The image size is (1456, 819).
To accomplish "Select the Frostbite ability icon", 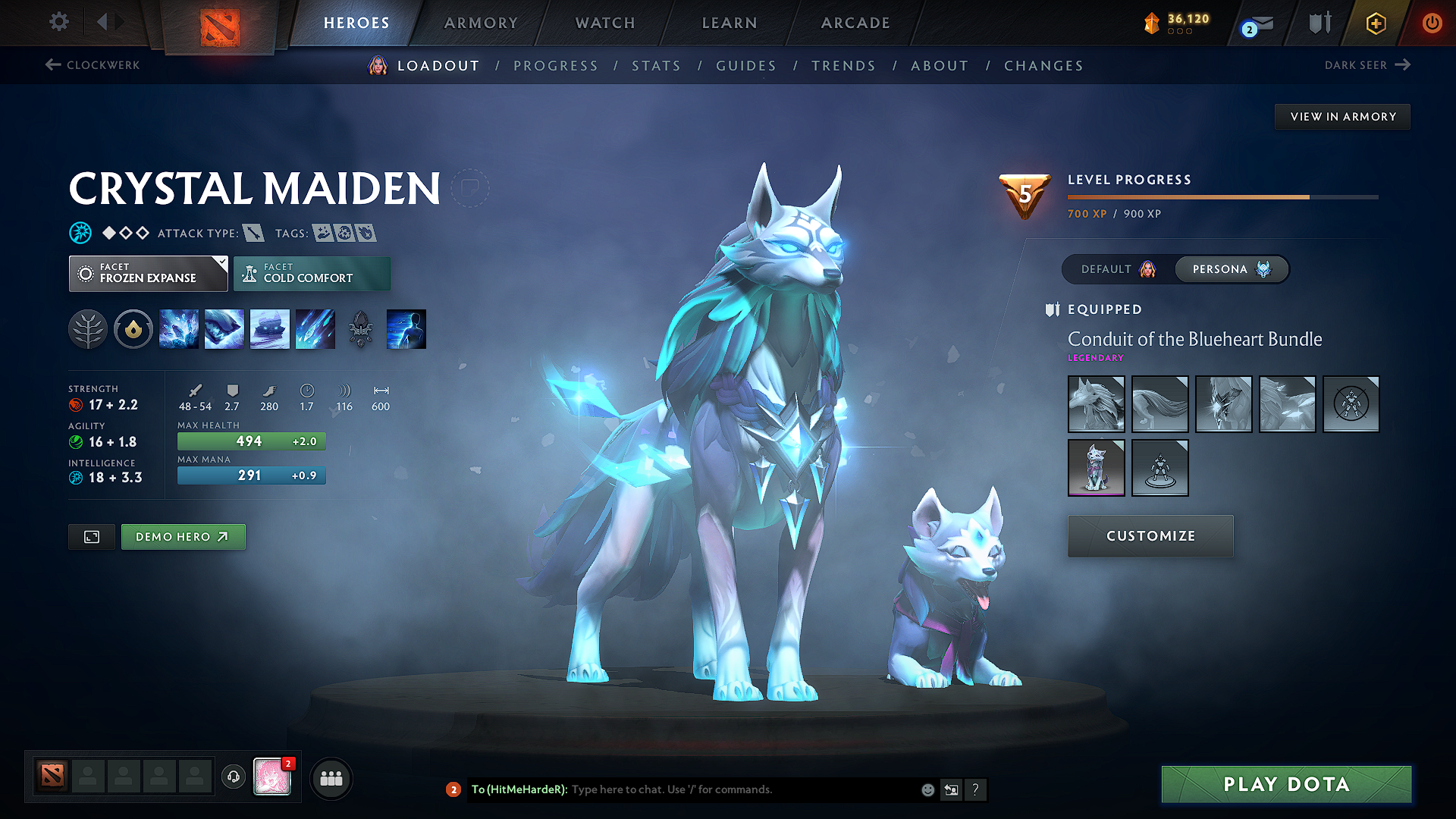I will click(x=224, y=329).
